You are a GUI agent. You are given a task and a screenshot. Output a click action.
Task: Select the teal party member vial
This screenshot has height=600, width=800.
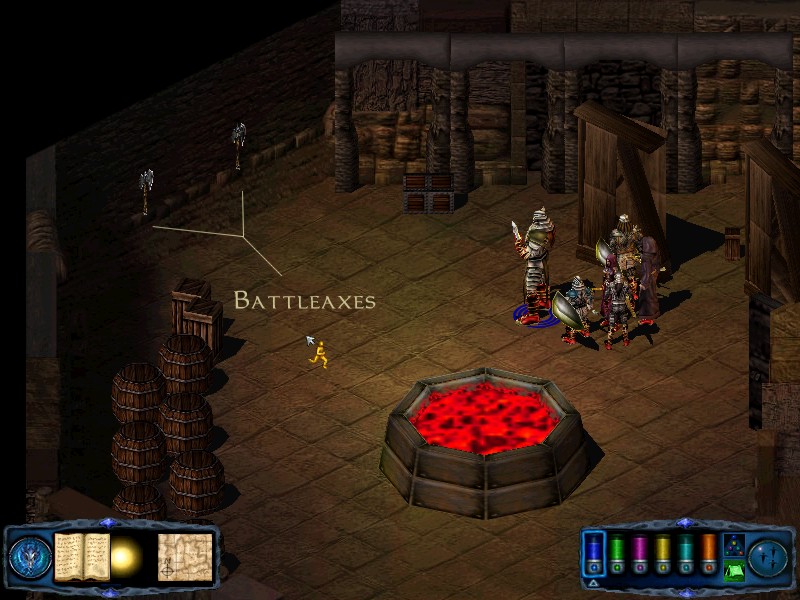click(686, 553)
